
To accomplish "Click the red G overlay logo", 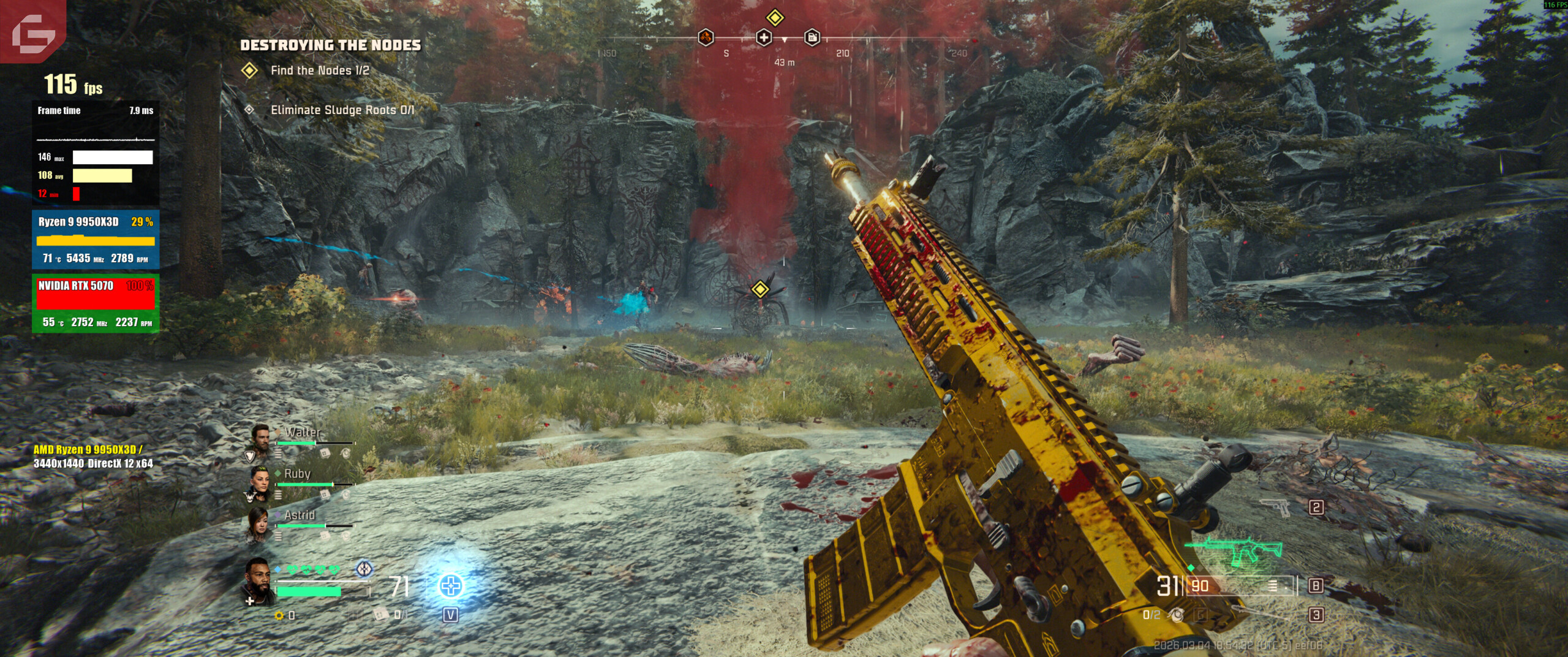I will pos(32,31).
